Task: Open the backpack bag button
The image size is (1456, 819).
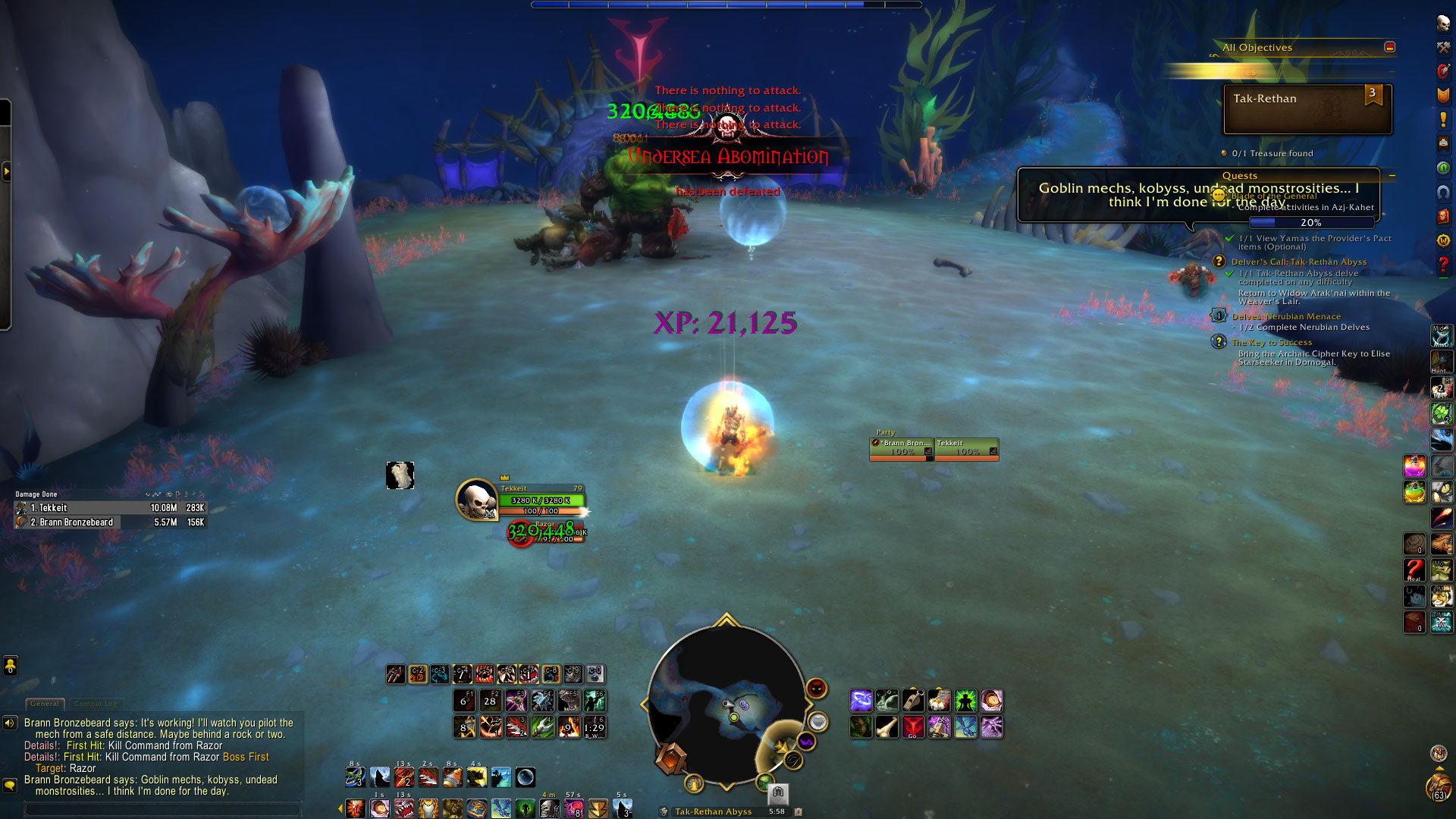Action: (x=1438, y=786)
